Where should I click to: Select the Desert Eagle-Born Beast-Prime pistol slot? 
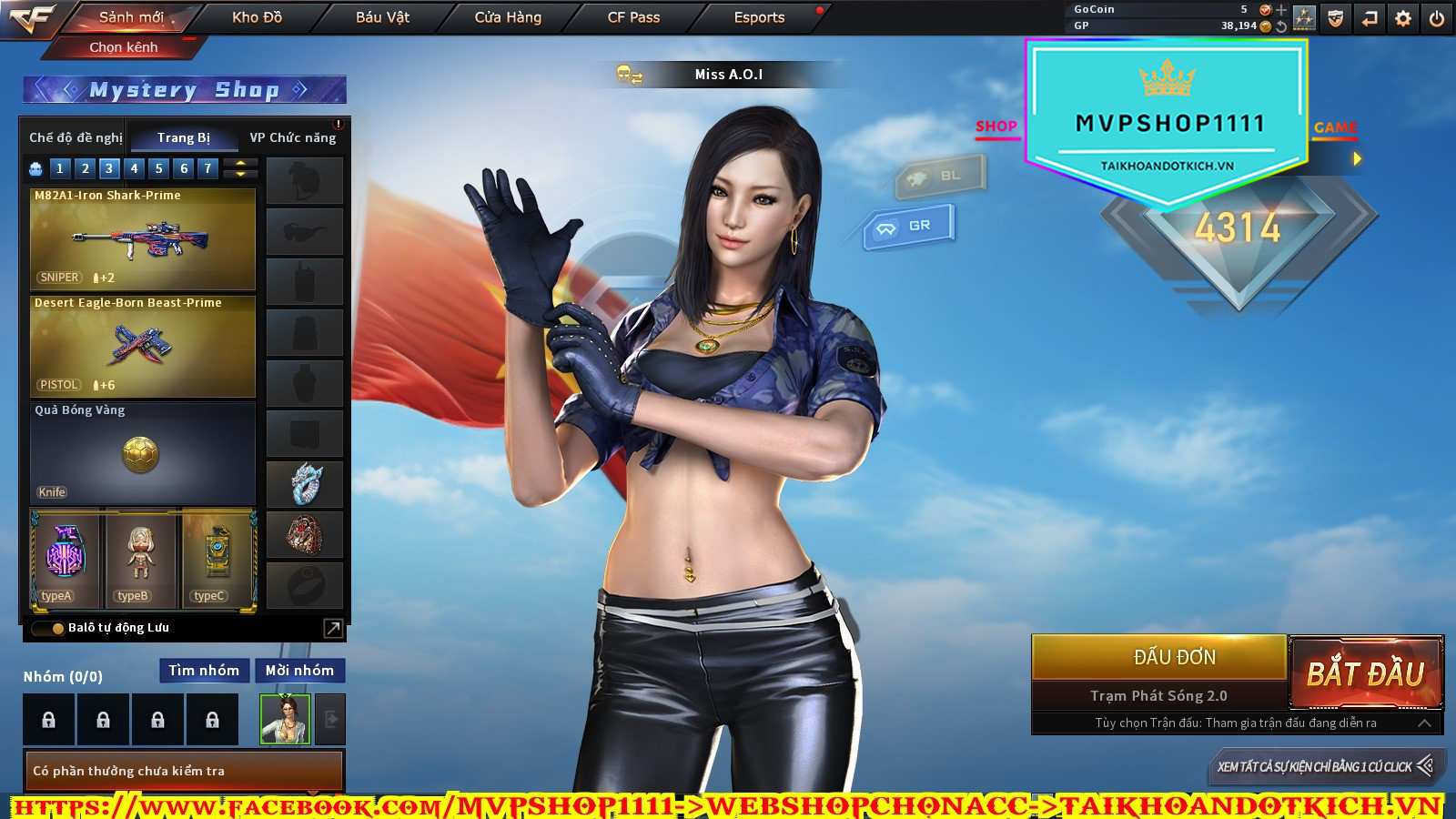point(143,347)
